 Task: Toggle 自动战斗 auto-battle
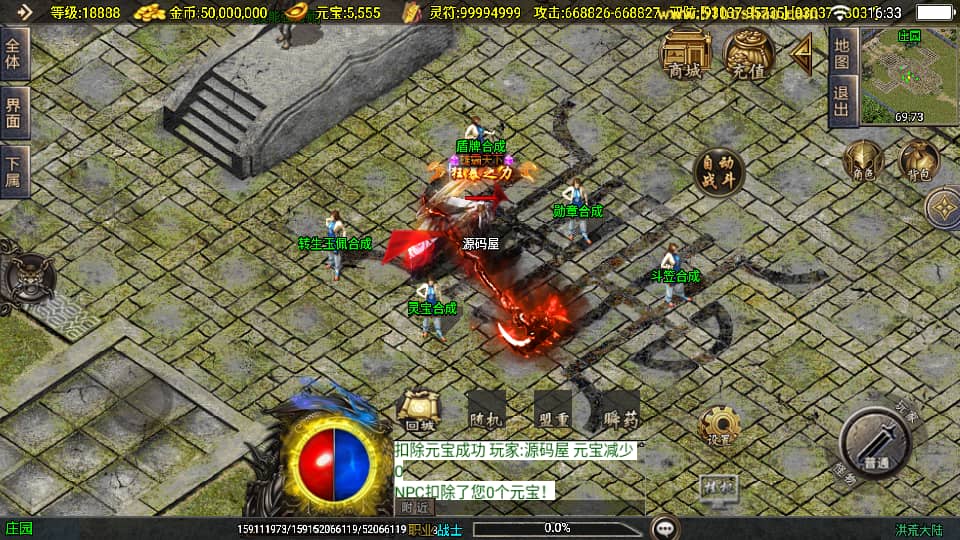pyautogui.click(x=718, y=171)
